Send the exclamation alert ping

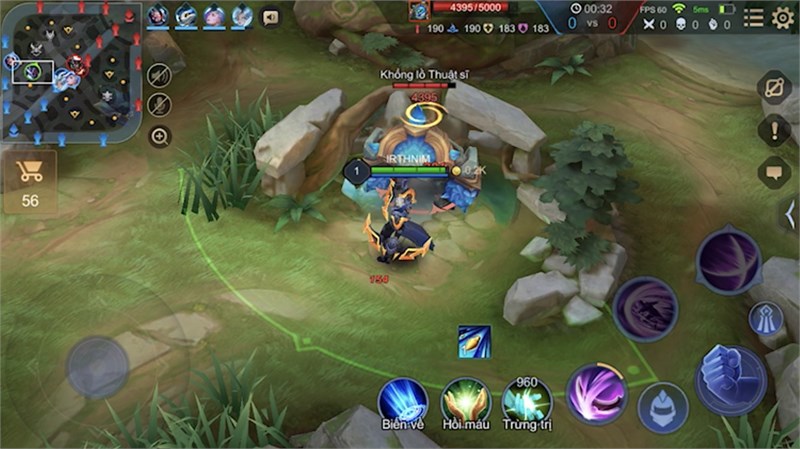click(x=773, y=130)
